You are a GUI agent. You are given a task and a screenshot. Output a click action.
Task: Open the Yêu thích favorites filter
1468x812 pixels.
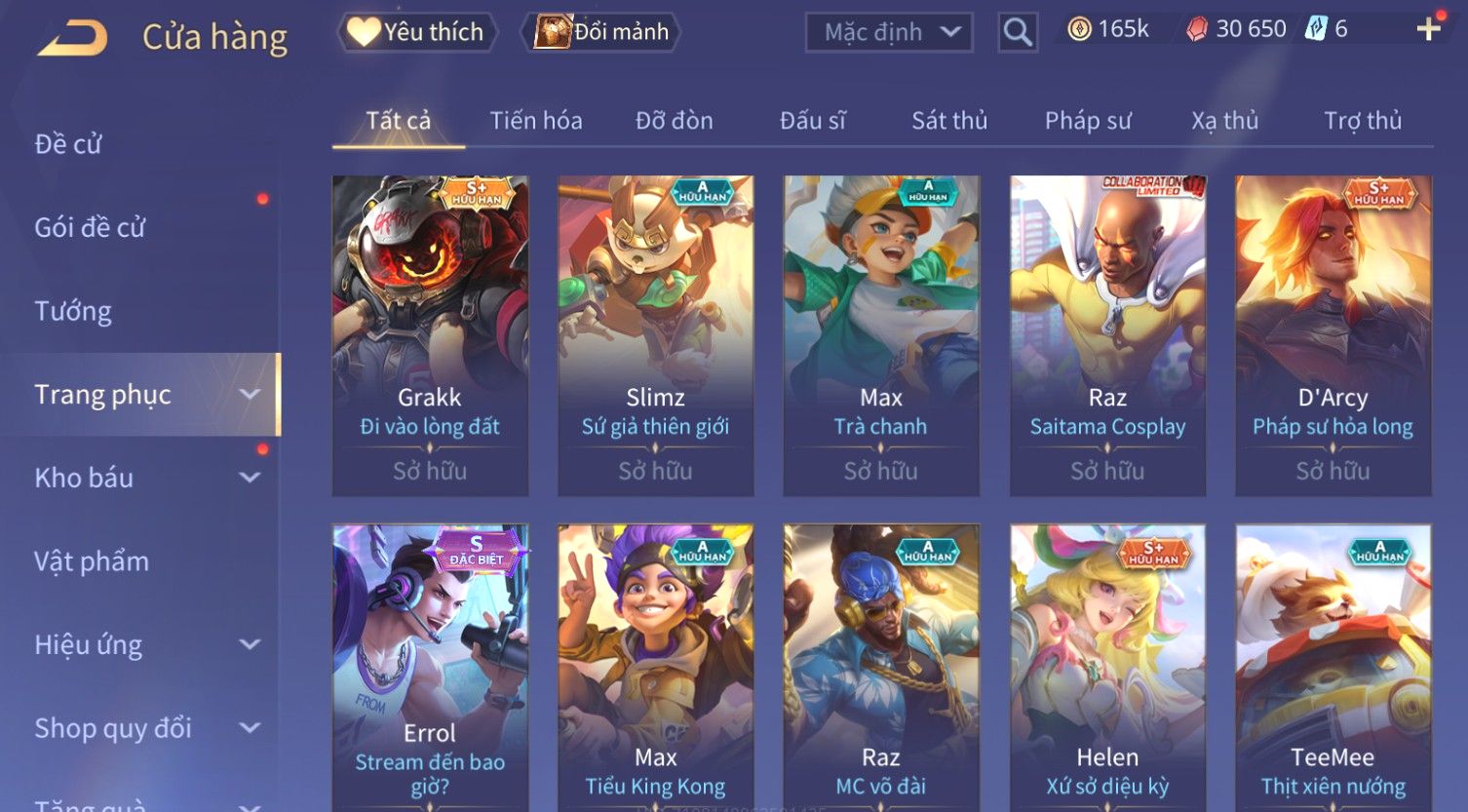pyautogui.click(x=417, y=32)
